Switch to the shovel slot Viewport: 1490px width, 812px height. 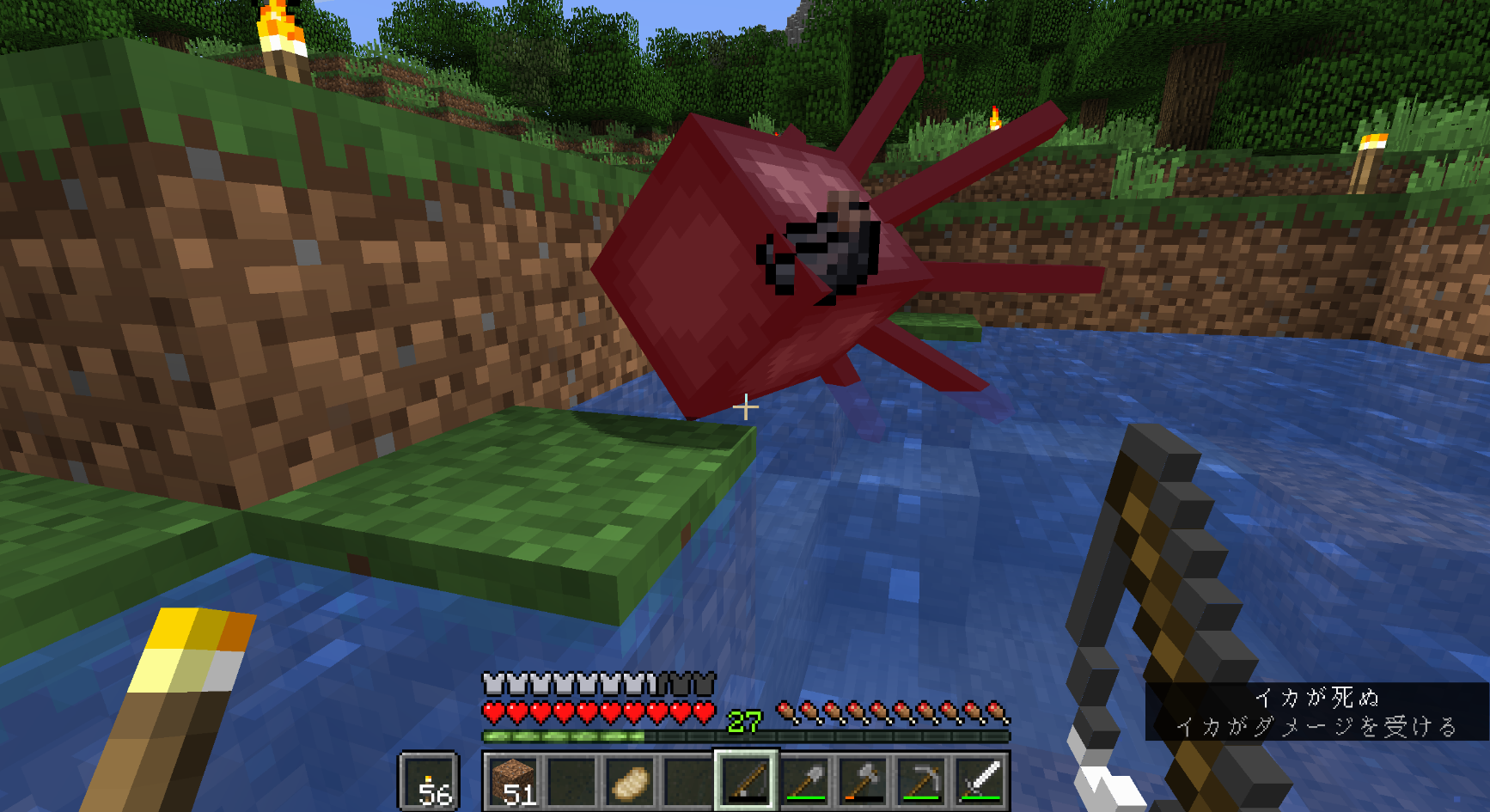(804, 781)
